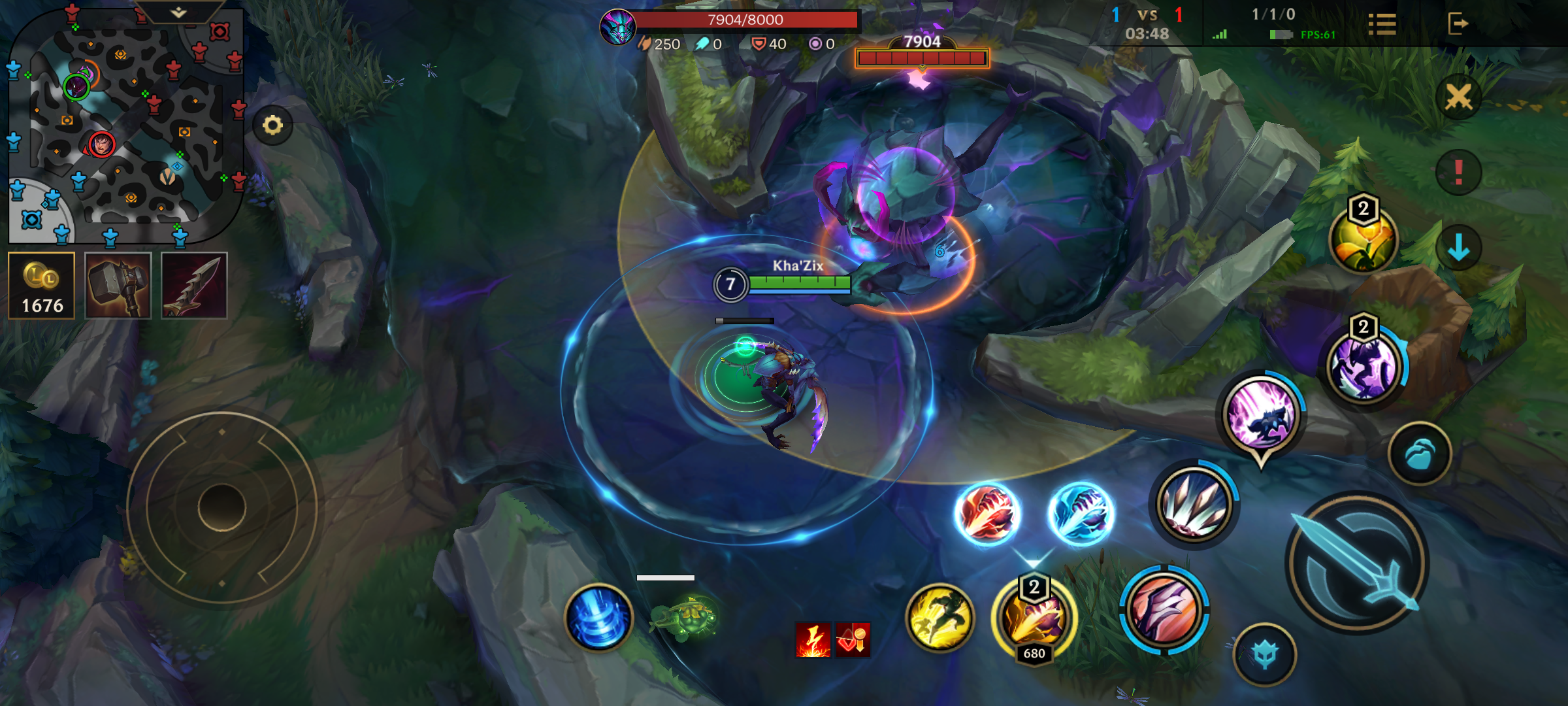The height and width of the screenshot is (706, 1568).
Task: Open the in-game settings gear
Action: click(x=273, y=124)
